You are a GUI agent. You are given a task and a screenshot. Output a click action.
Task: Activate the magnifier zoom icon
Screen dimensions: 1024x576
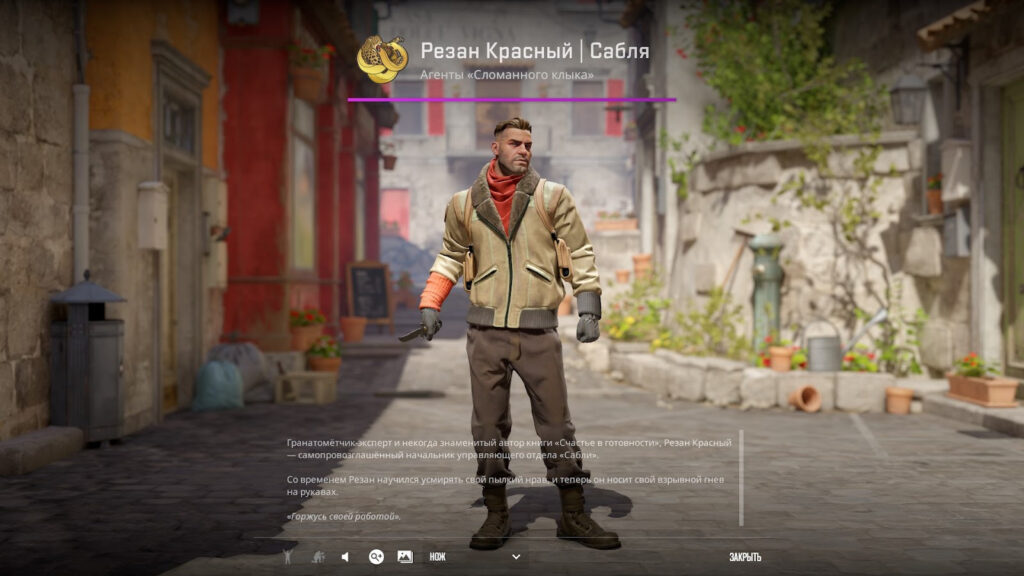376,557
